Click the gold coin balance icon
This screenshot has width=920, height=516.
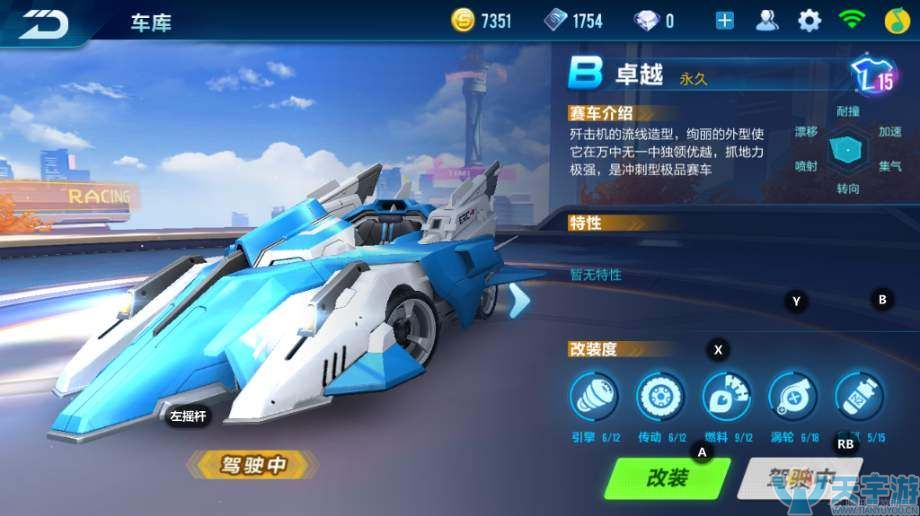(463, 21)
